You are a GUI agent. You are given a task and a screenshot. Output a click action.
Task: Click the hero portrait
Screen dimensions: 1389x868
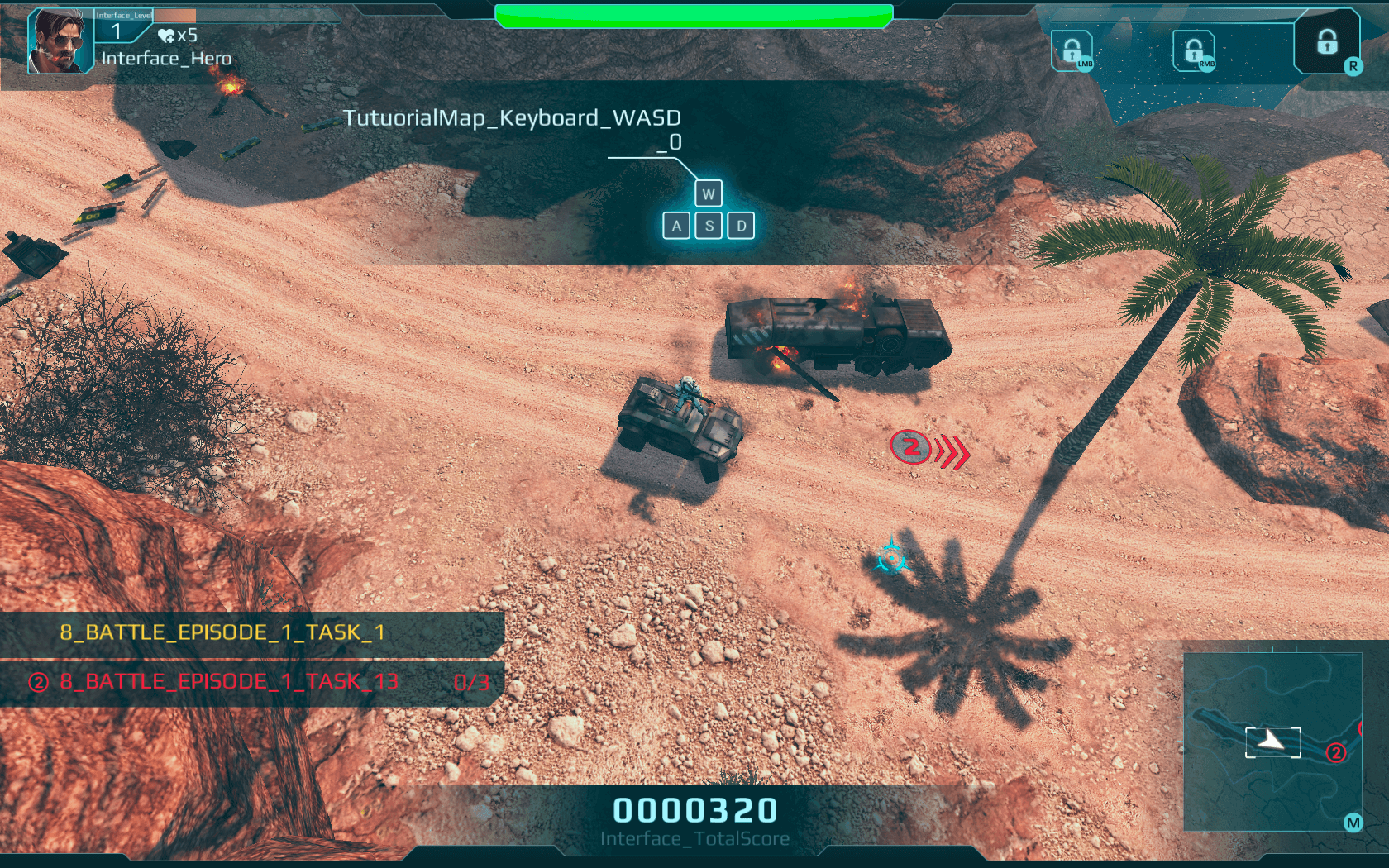click(60, 42)
